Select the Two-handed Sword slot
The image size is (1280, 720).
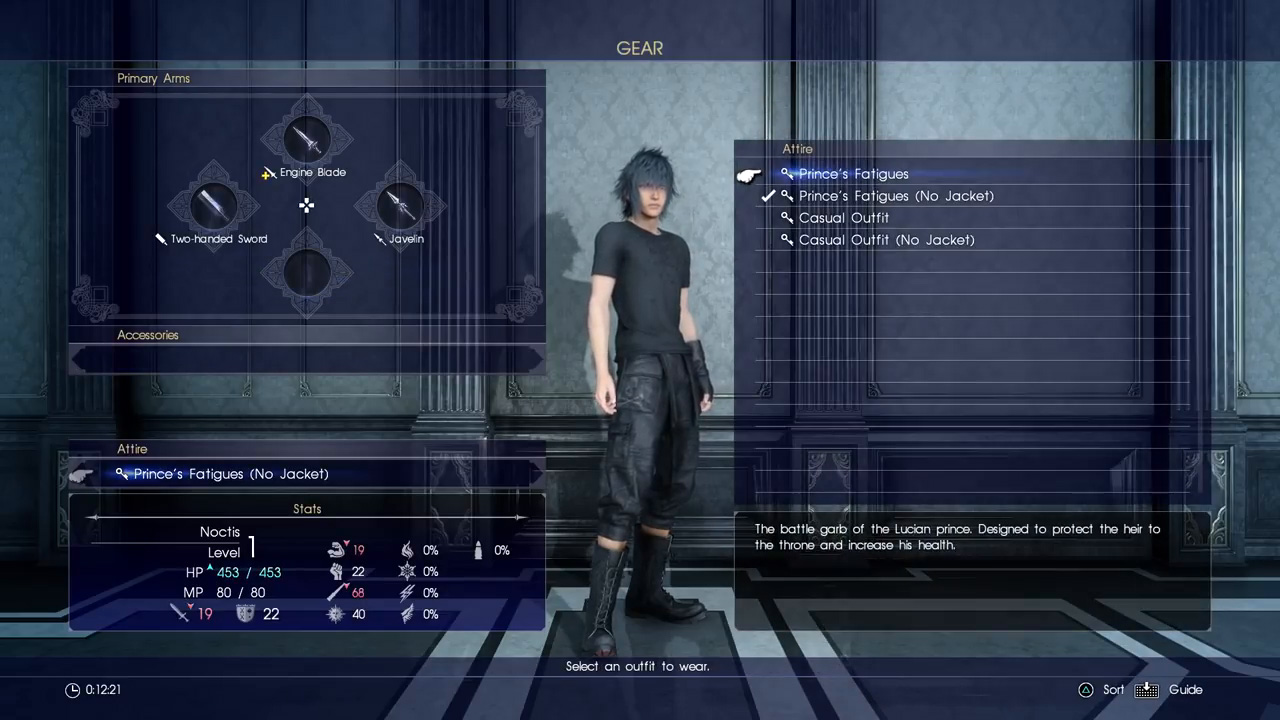213,207
